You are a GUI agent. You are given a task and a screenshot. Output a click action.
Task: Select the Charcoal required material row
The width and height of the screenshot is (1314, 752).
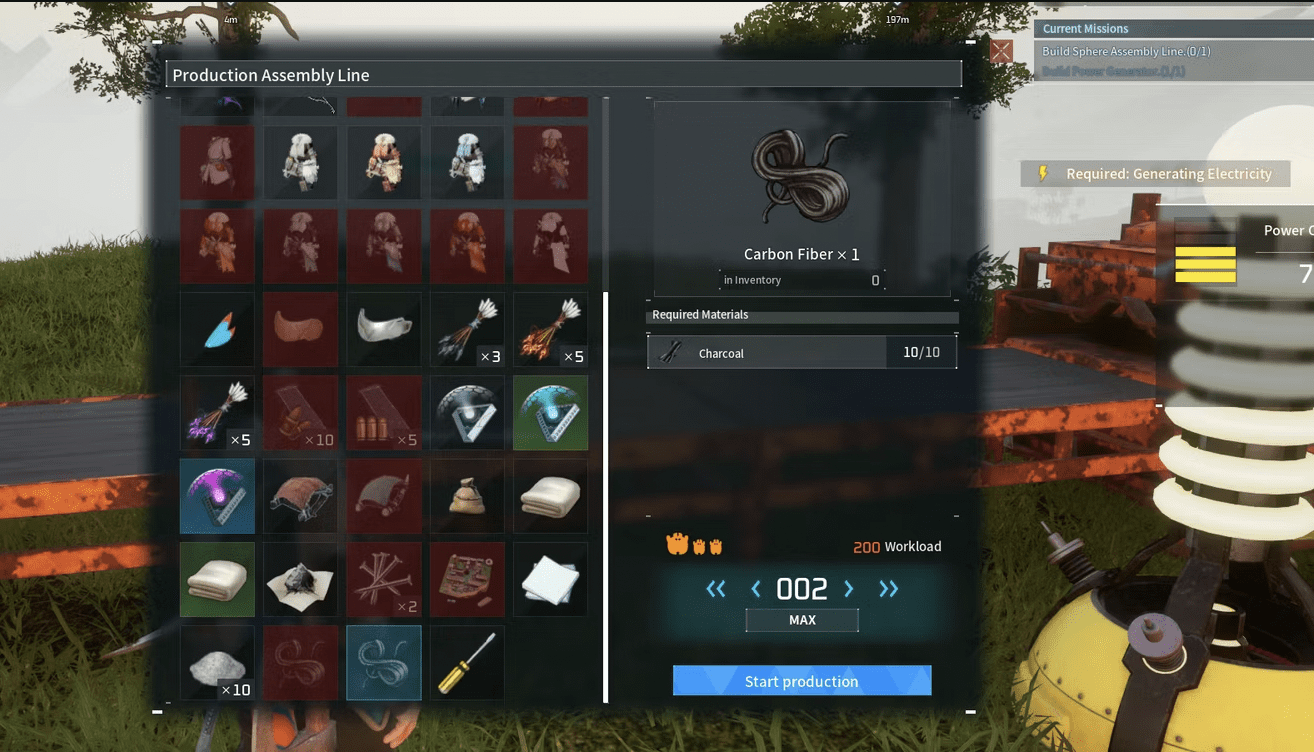[x=801, y=353]
